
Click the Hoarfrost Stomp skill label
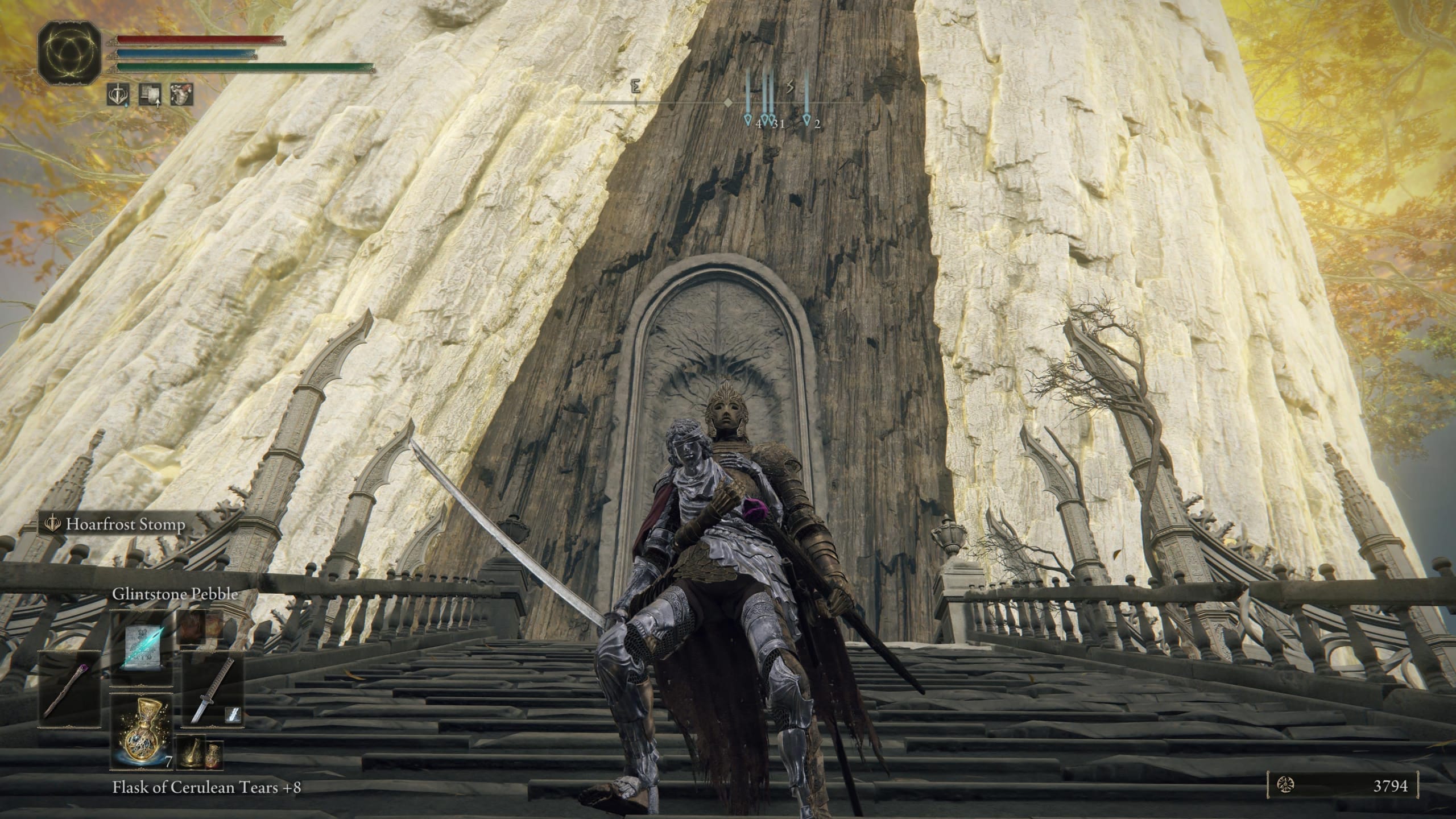tap(125, 524)
